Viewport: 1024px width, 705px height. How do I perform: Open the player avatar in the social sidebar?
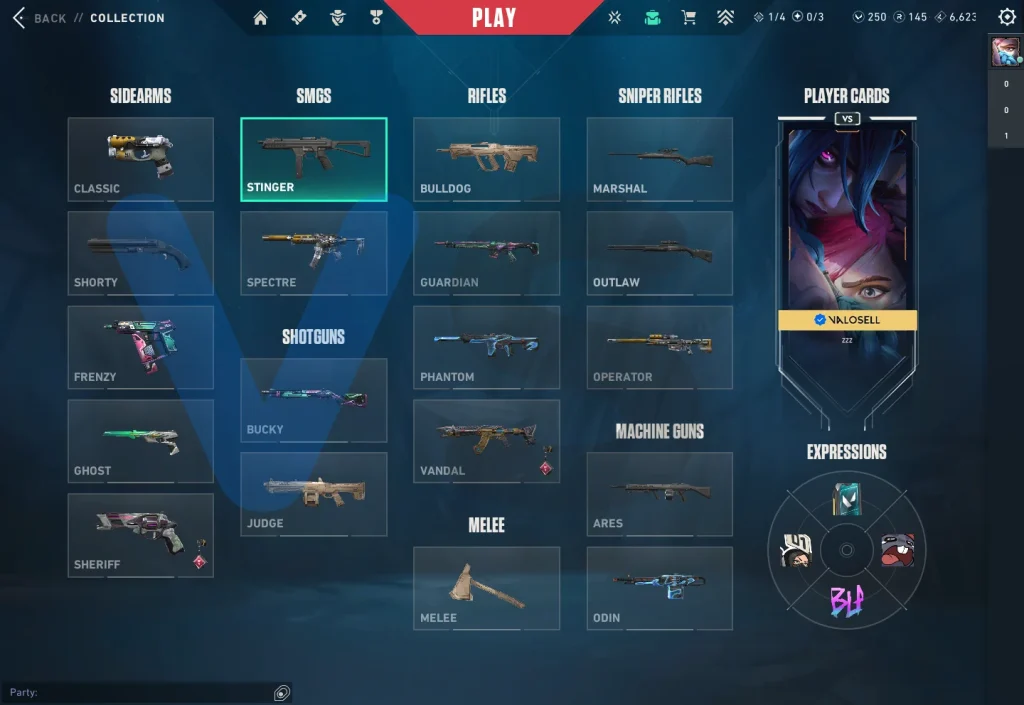coord(1005,51)
